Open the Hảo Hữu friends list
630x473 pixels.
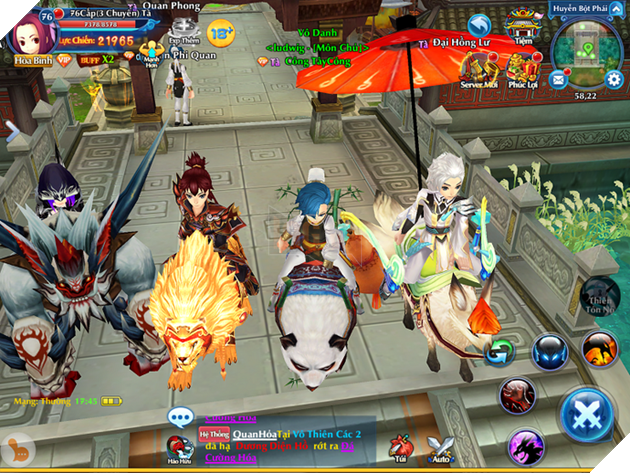pos(182,449)
